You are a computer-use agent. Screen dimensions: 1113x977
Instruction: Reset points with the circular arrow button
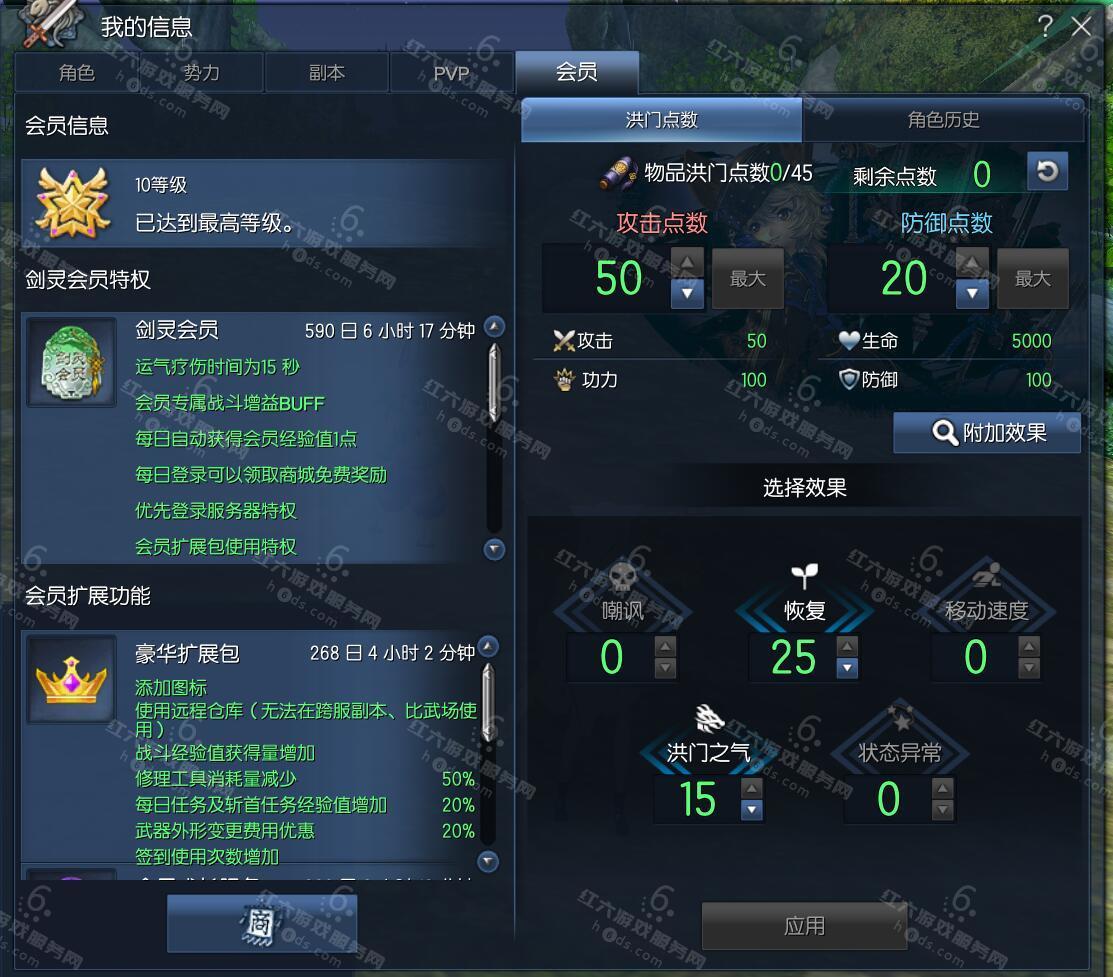point(1047,171)
